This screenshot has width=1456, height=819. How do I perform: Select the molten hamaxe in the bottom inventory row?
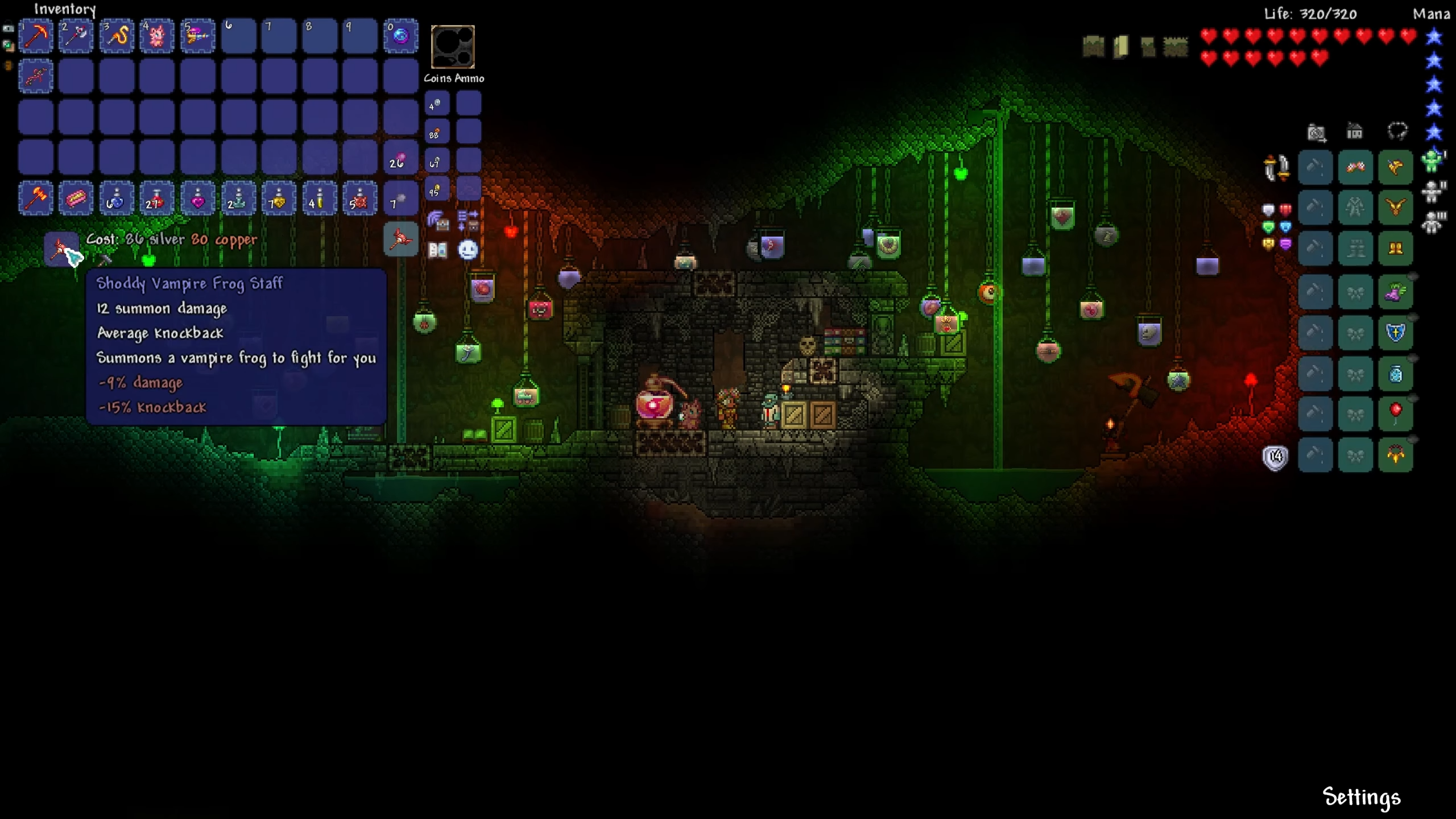[x=36, y=198]
